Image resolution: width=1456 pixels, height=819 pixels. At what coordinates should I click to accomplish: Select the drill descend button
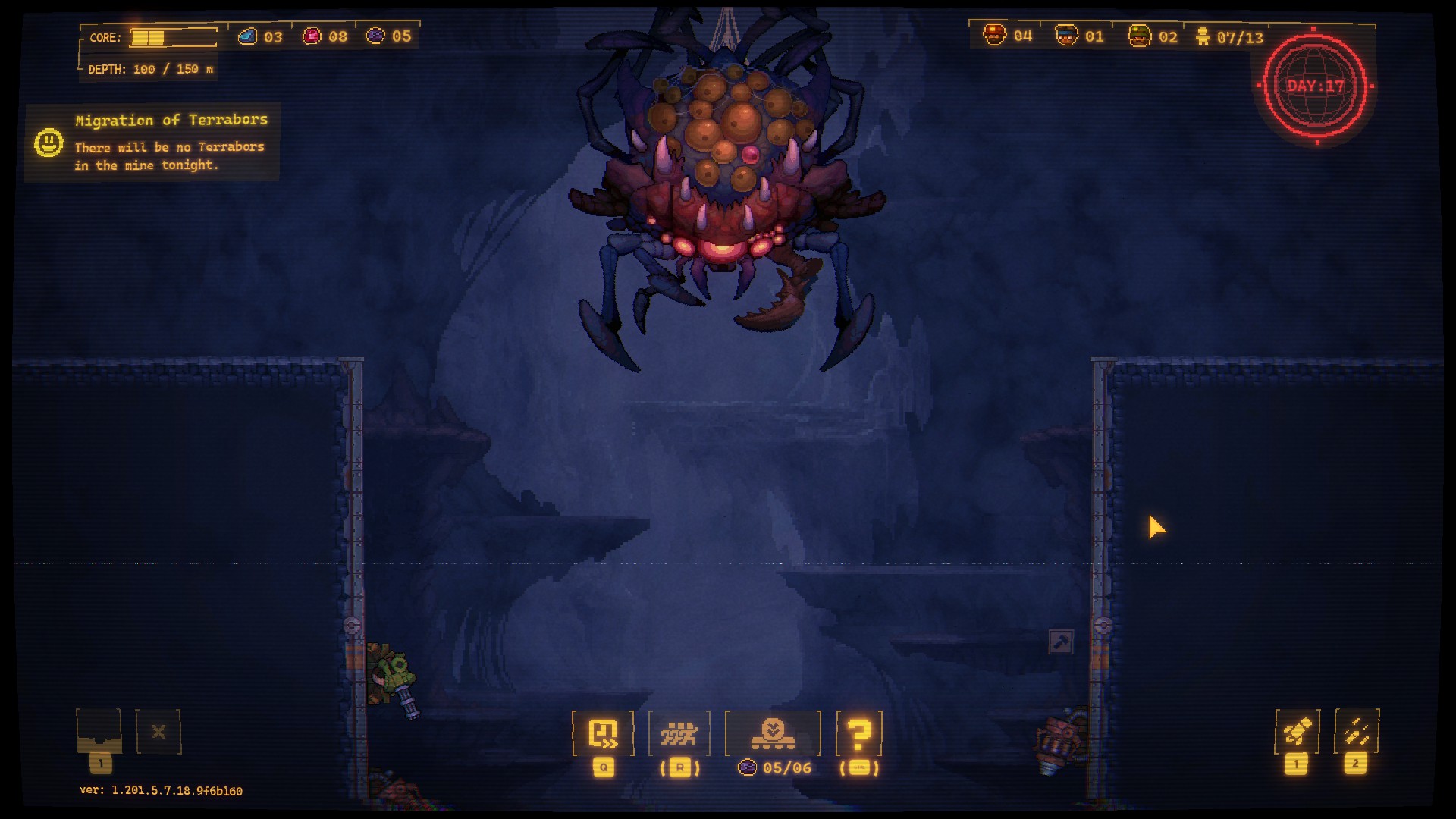click(x=773, y=733)
